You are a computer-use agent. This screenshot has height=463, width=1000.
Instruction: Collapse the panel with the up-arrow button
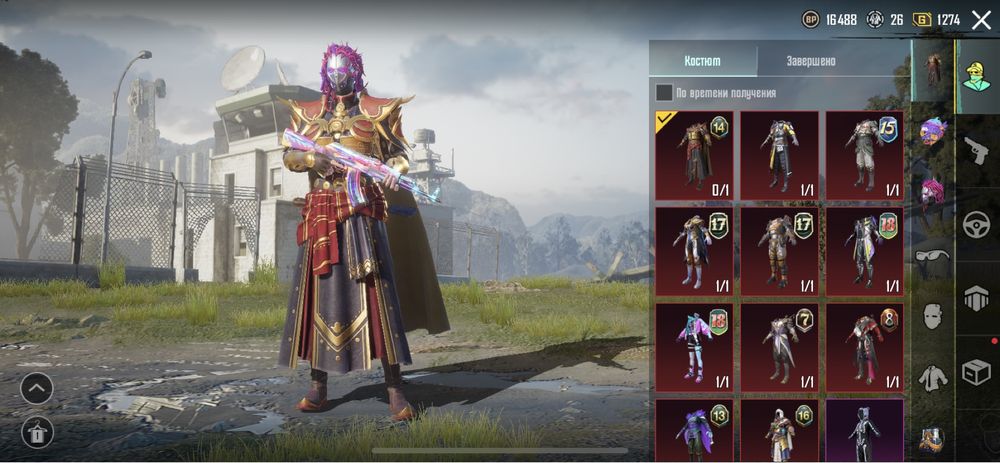37,388
